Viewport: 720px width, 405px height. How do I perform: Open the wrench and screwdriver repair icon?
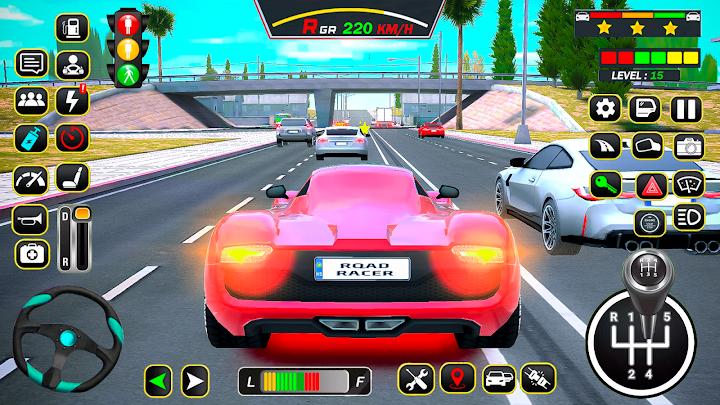(x=414, y=379)
